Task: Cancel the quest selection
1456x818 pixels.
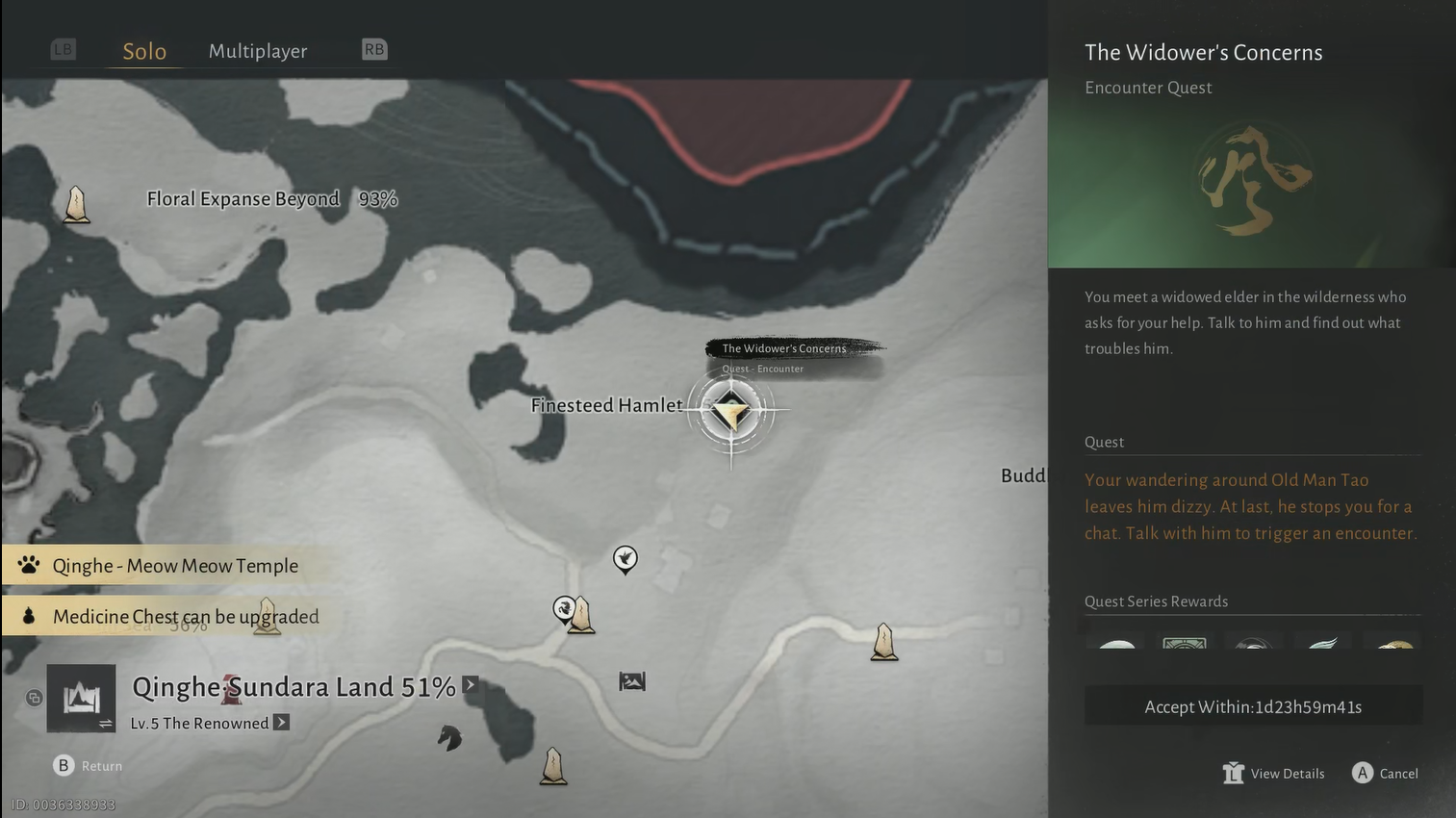Action: coord(1385,774)
